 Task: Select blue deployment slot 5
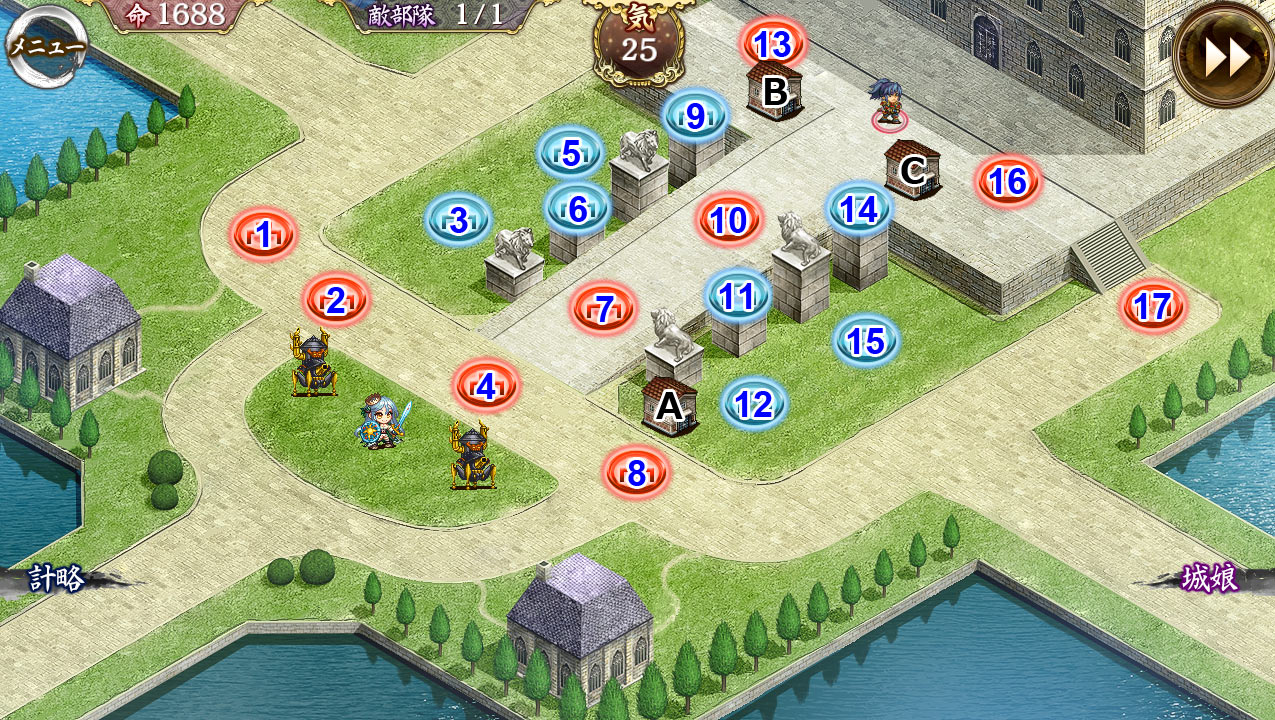[570, 153]
